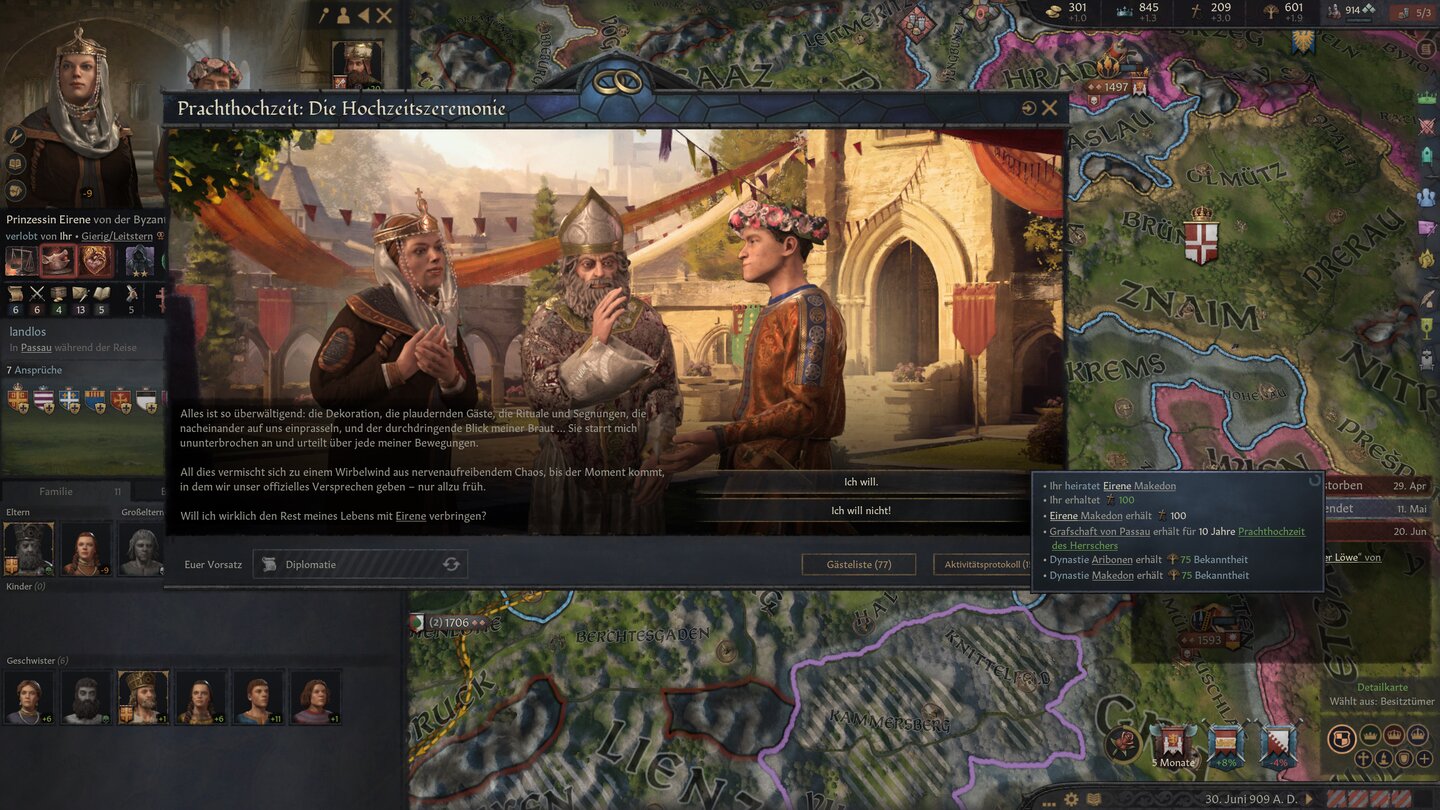Switch to the Familie tab
Viewport: 1440px width, 810px height.
(56, 491)
